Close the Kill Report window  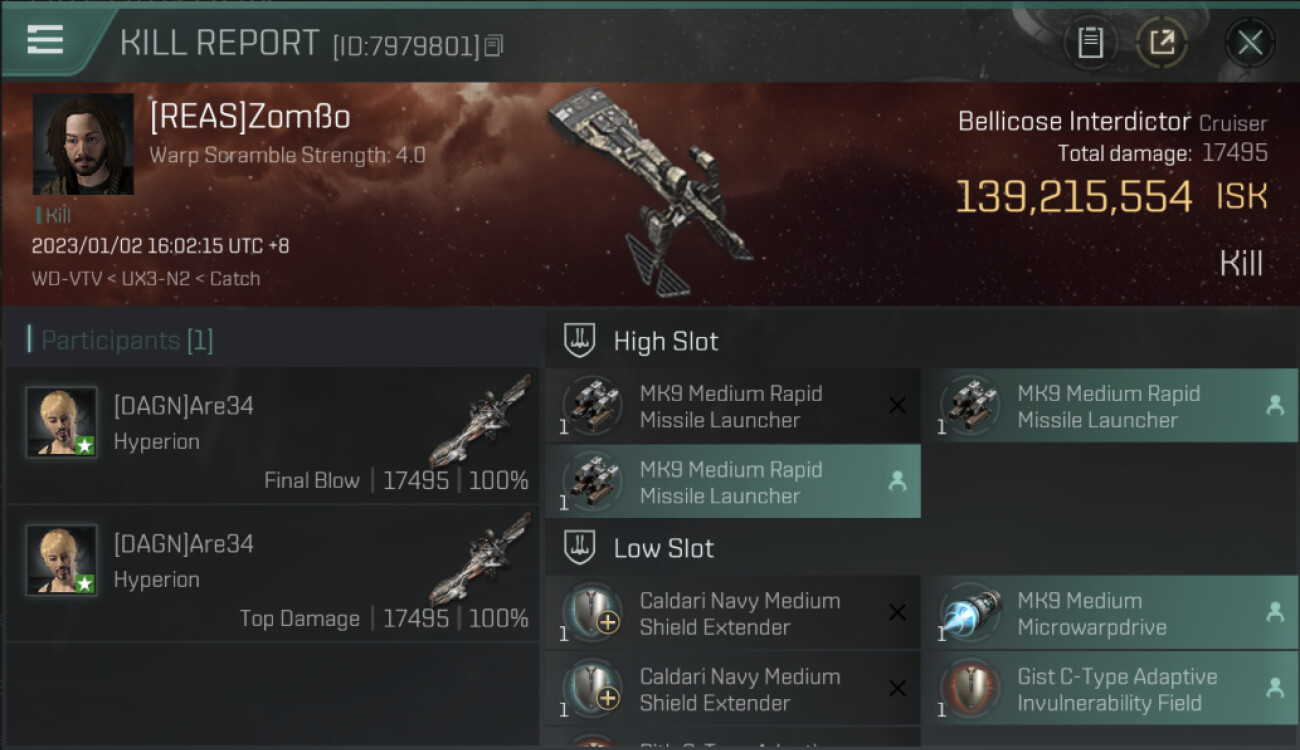click(x=1250, y=43)
